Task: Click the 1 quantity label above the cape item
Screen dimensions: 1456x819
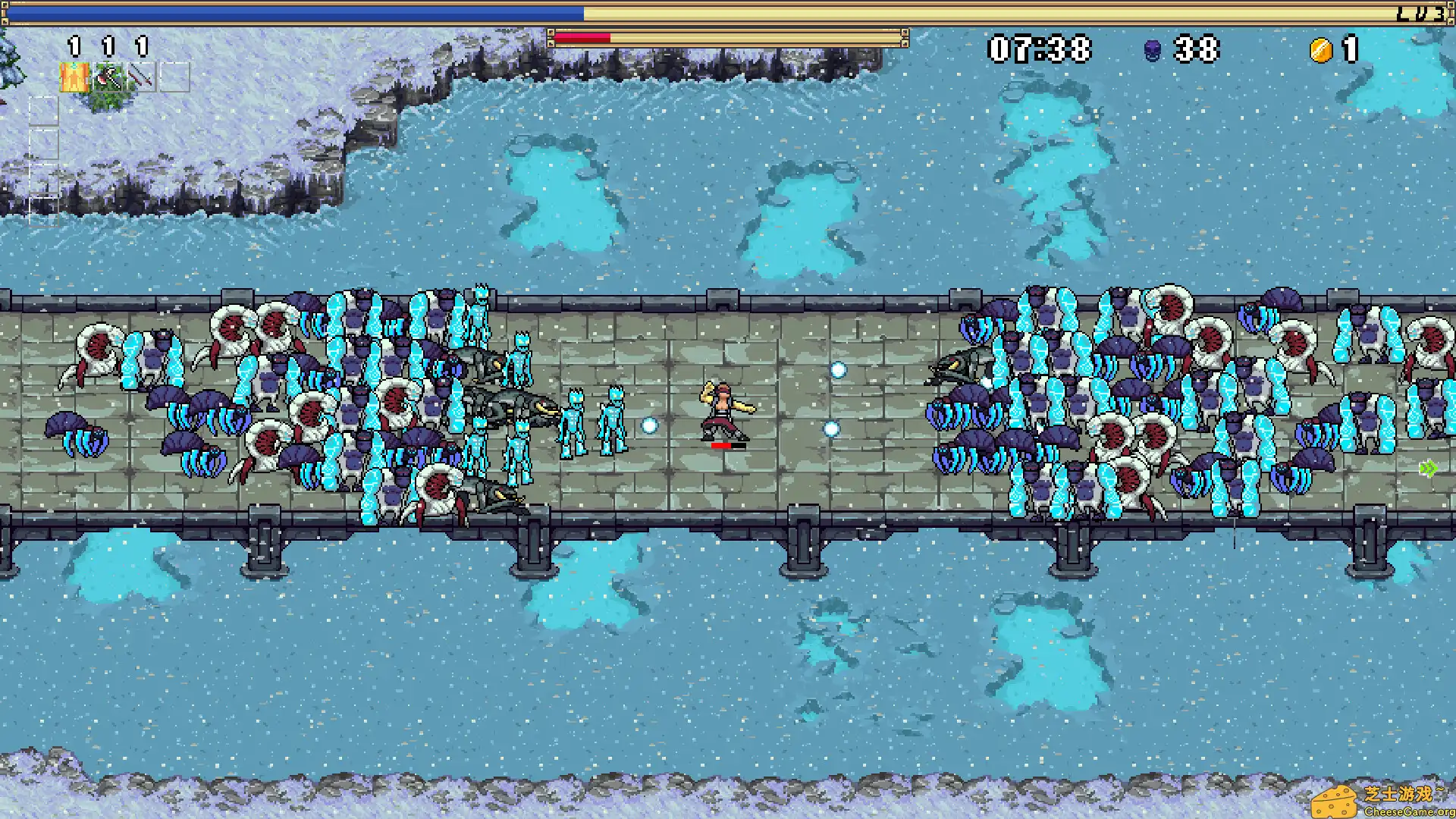Action: coord(74,45)
